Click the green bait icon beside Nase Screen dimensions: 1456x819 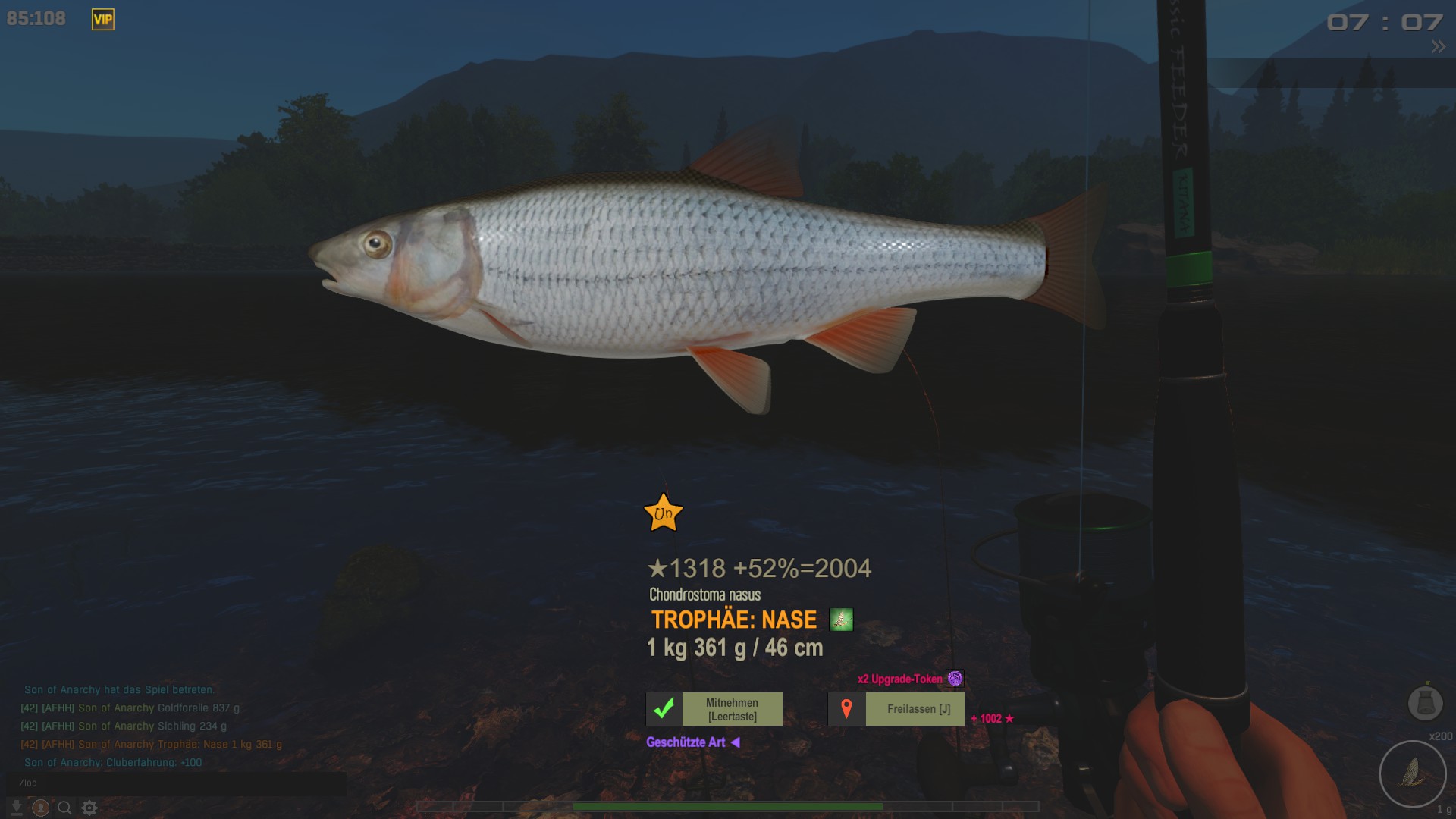tap(841, 620)
